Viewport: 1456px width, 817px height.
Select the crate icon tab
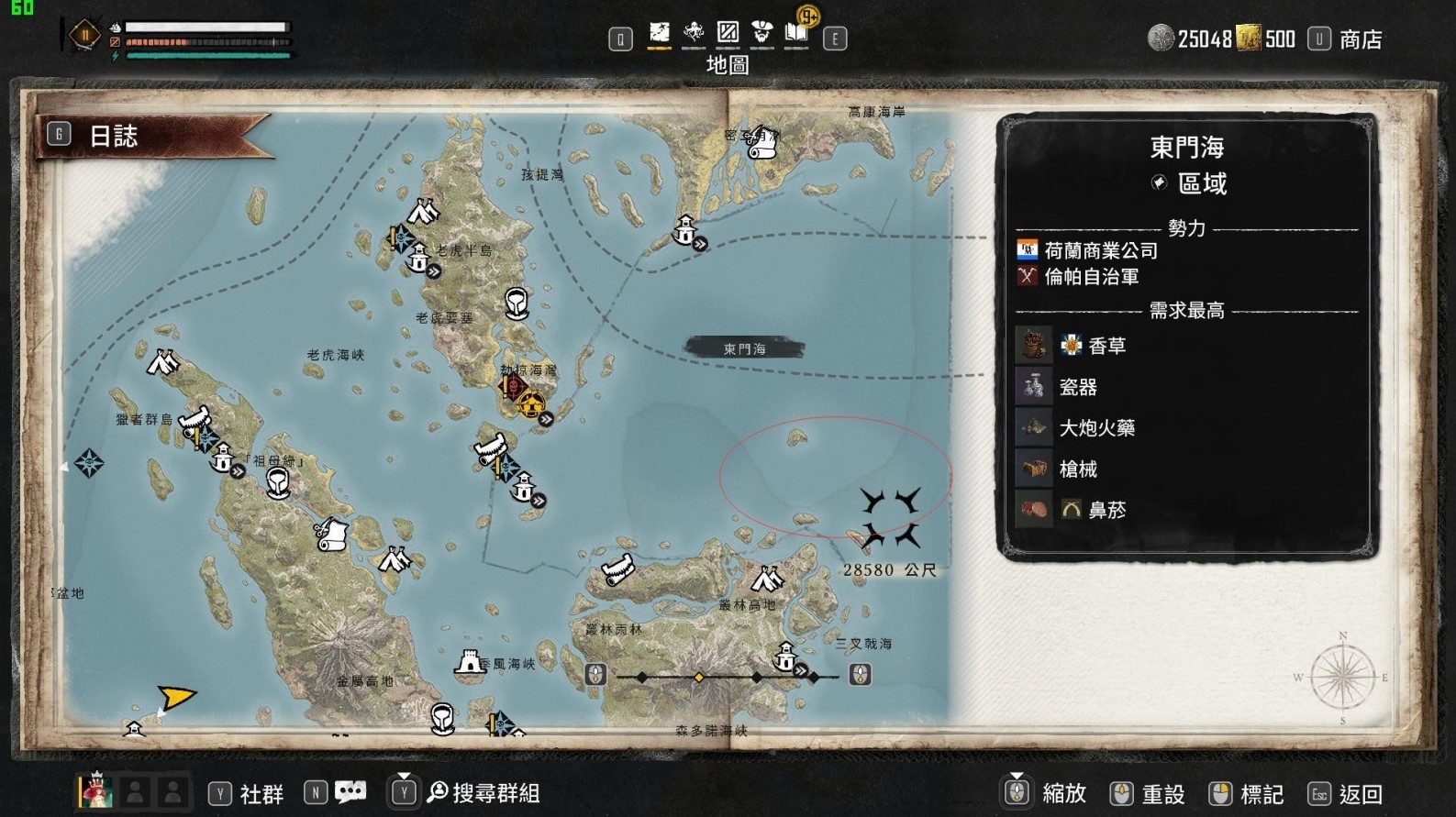728,34
